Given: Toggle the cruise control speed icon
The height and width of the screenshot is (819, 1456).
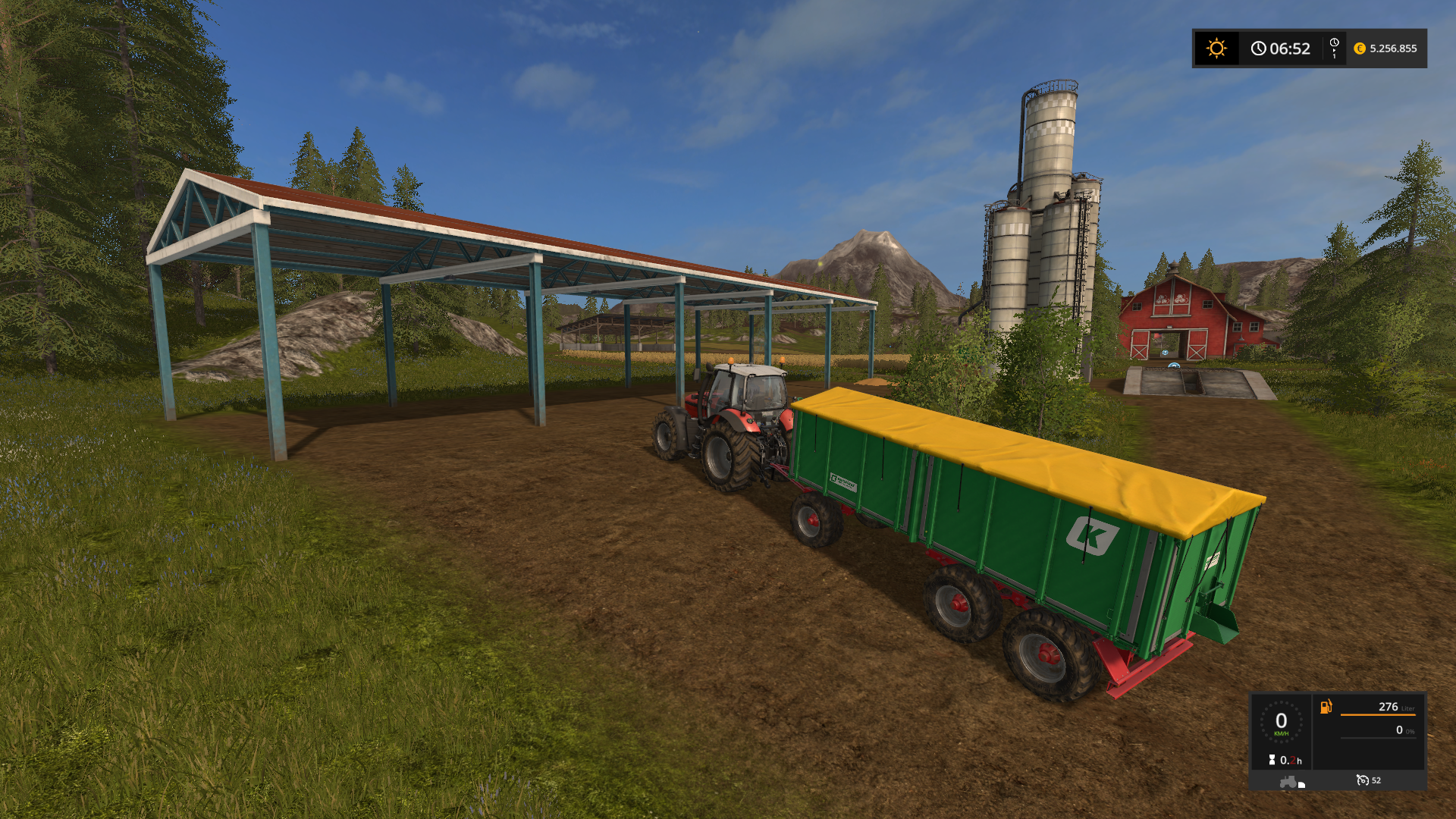Looking at the screenshot, I should tap(1363, 780).
